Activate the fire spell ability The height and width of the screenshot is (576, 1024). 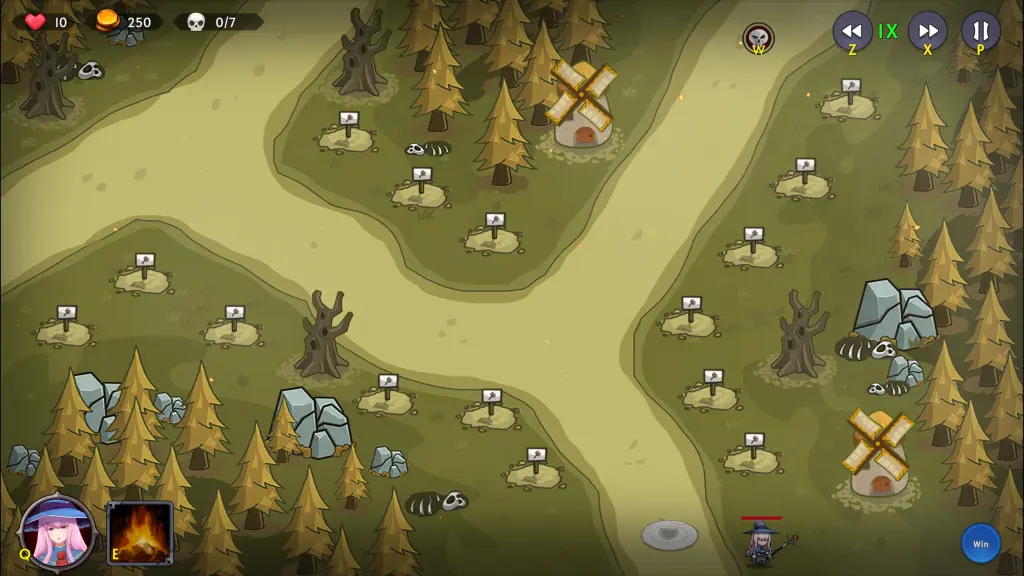140,532
